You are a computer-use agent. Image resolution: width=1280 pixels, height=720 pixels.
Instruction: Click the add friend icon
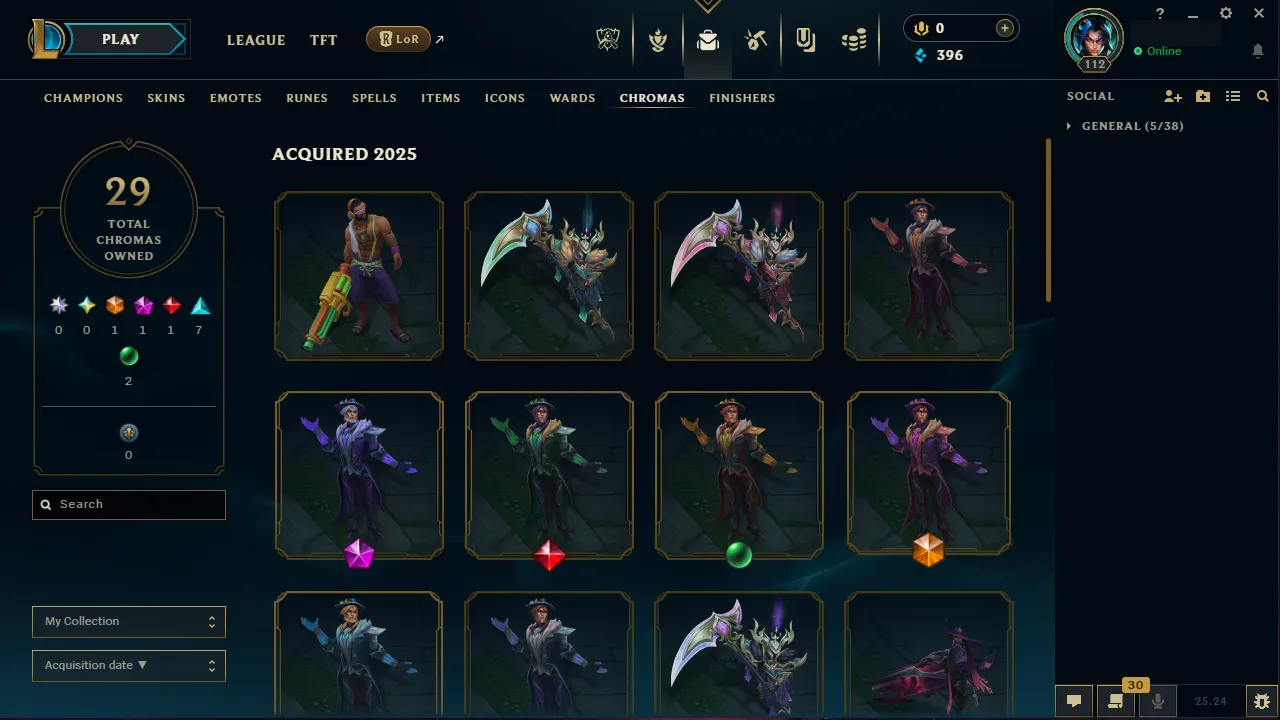point(1172,96)
